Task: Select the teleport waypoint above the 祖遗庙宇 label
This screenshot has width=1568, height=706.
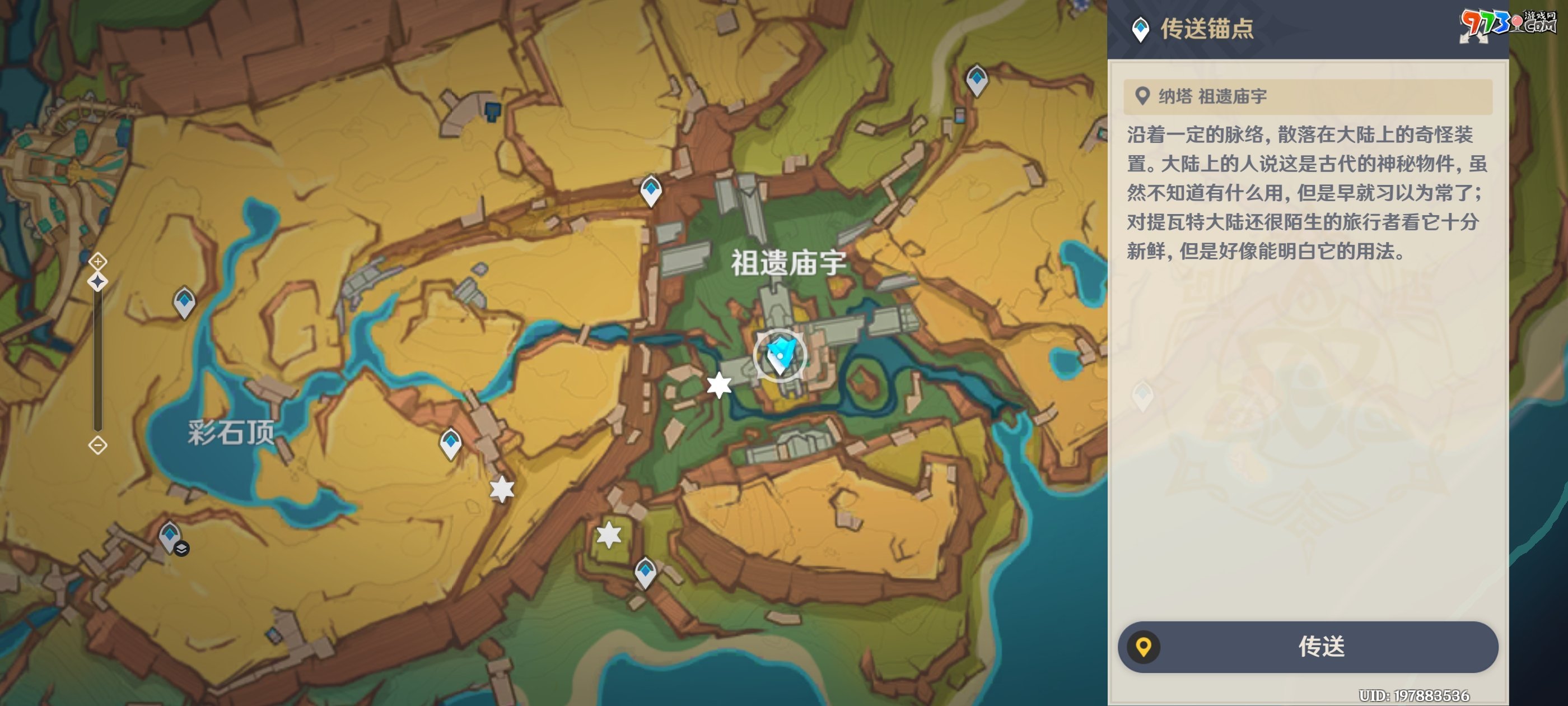Action: pyautogui.click(x=651, y=190)
